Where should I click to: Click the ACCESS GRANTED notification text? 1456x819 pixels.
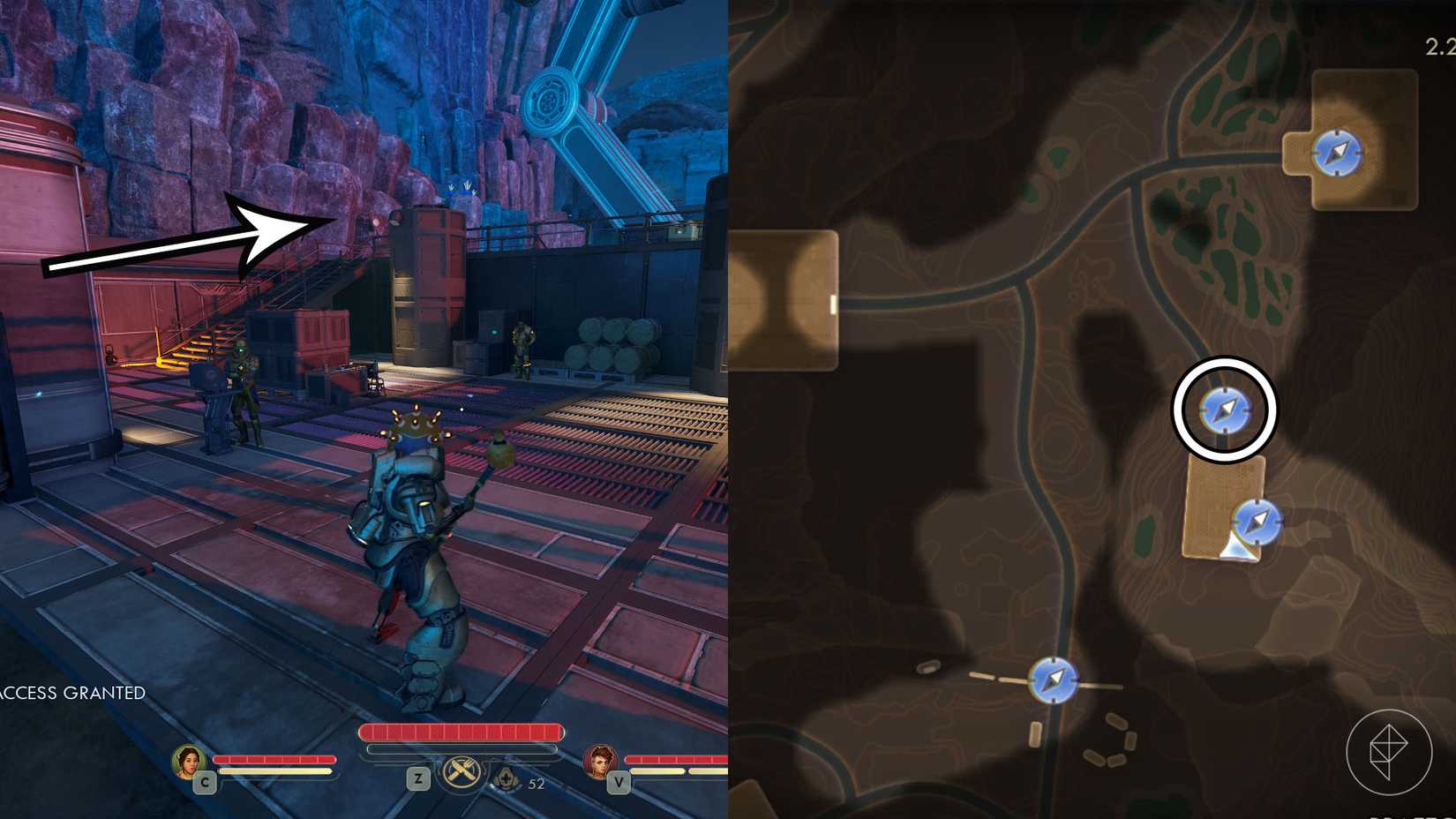72,694
